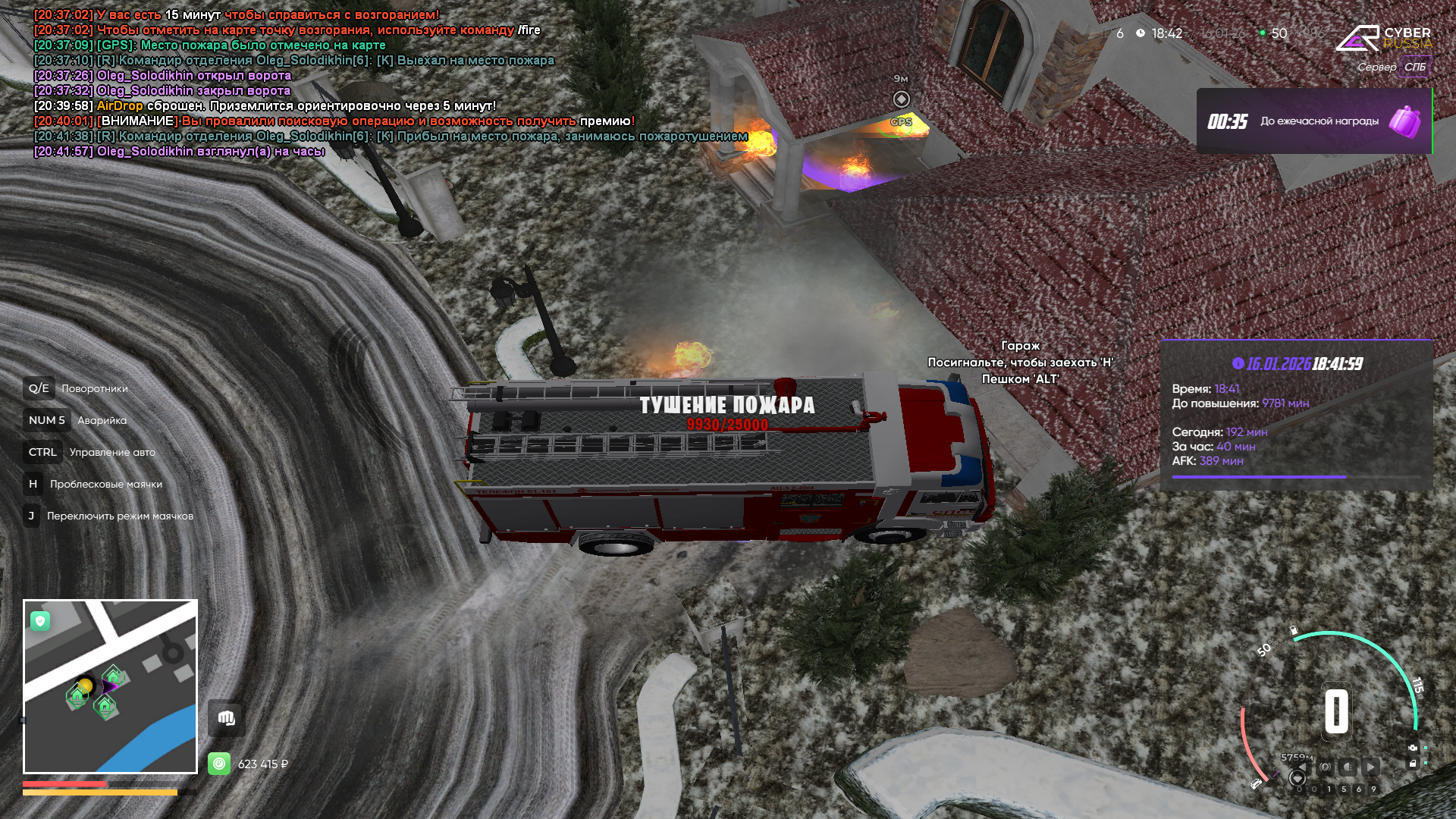Activate the right turn signal arrow

point(1370,767)
